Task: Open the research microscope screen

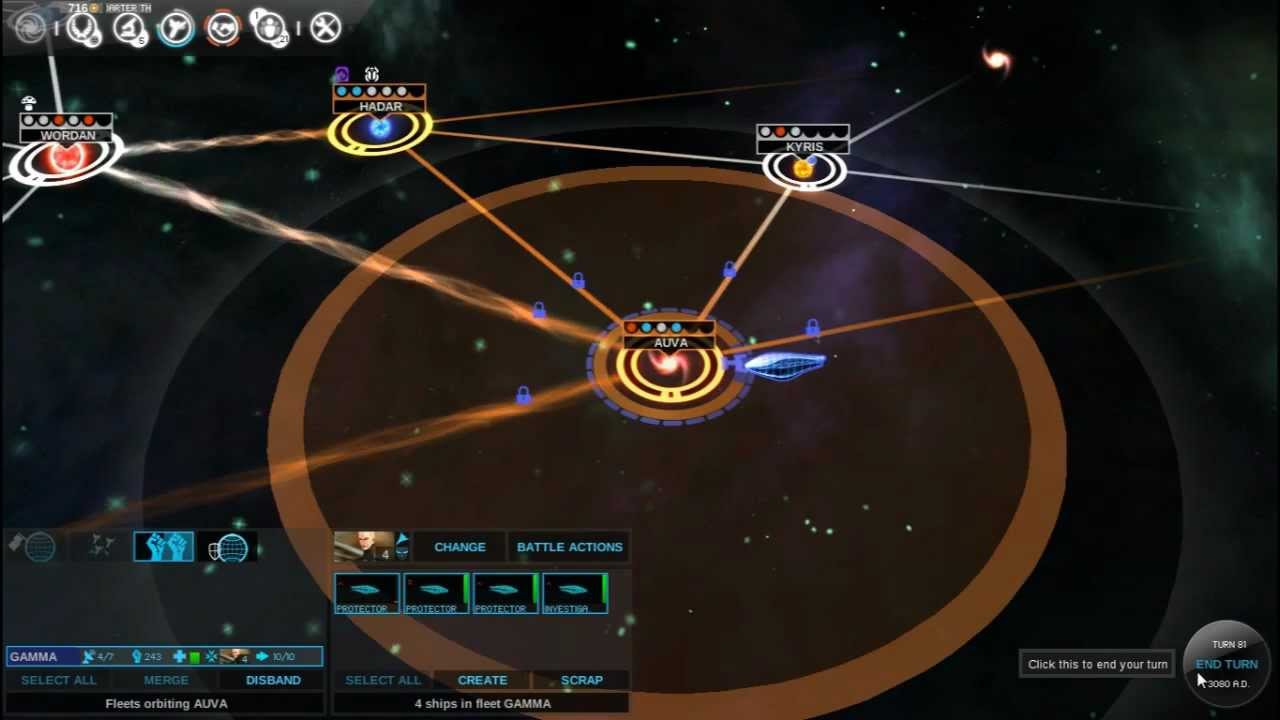Action: coord(129,28)
